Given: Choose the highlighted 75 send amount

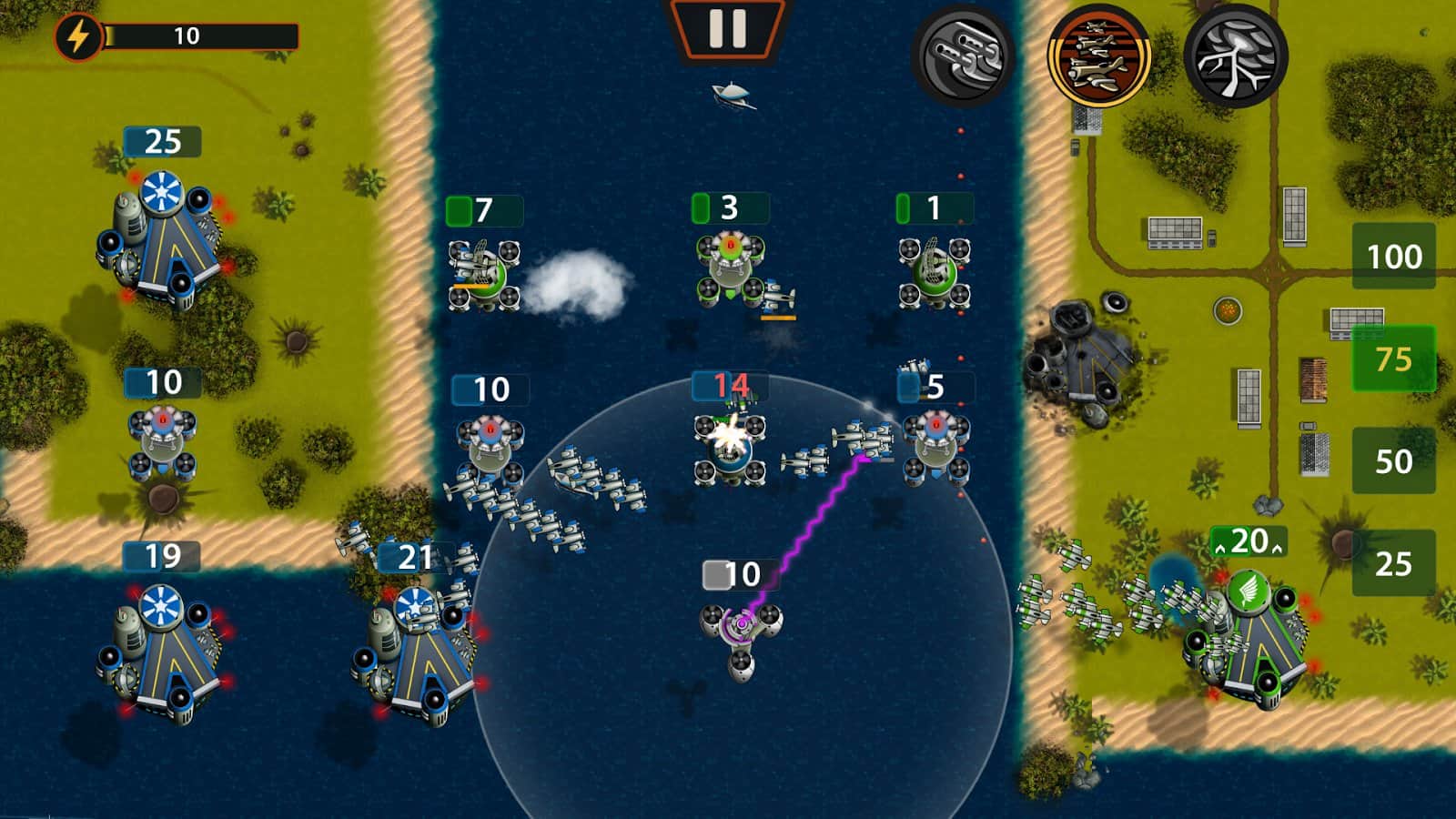Looking at the screenshot, I should 1393,359.
